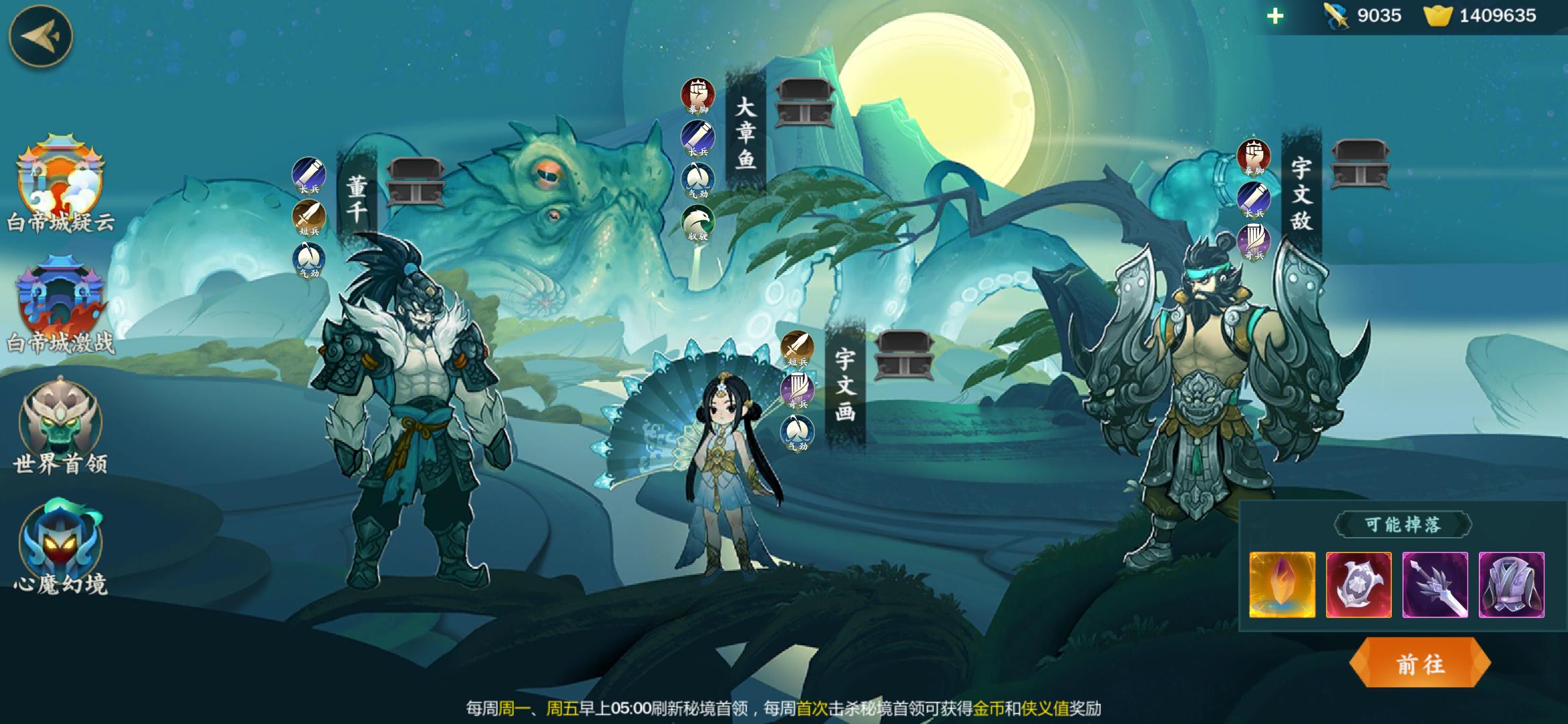Switch to 白帝城激战
1568x724 pixels.
click(60, 305)
